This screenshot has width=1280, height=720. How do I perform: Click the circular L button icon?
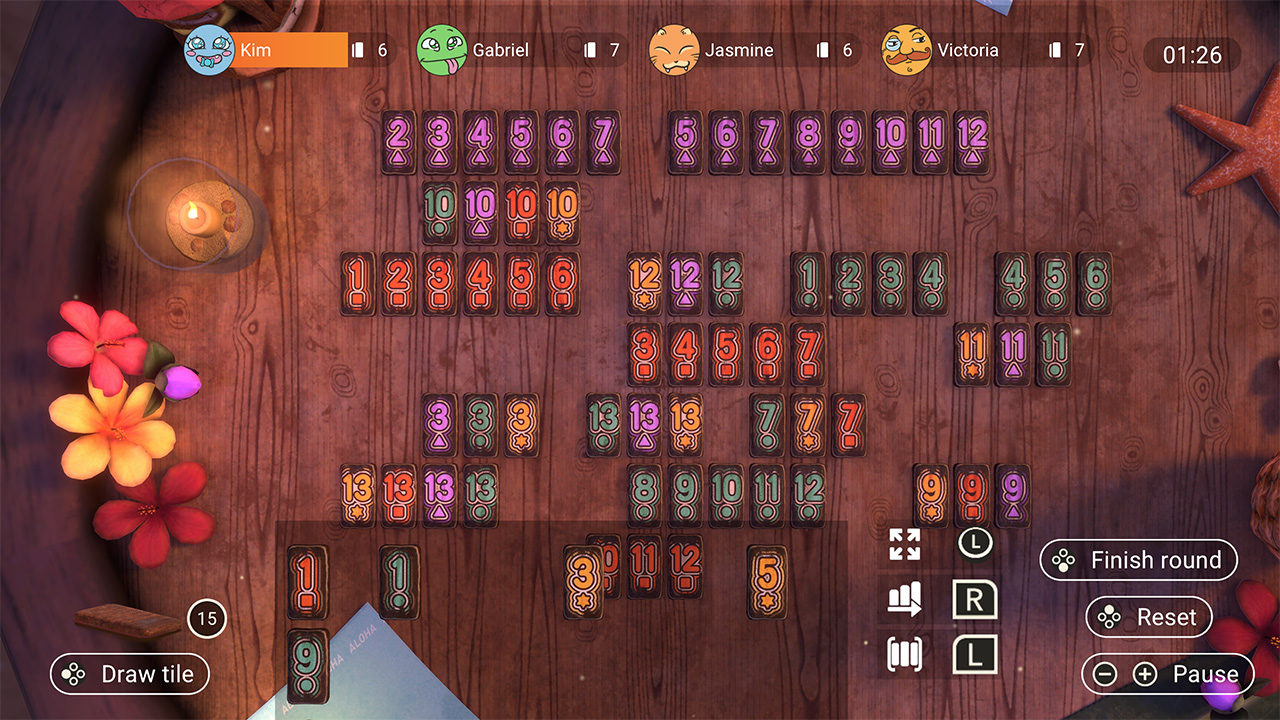975,545
